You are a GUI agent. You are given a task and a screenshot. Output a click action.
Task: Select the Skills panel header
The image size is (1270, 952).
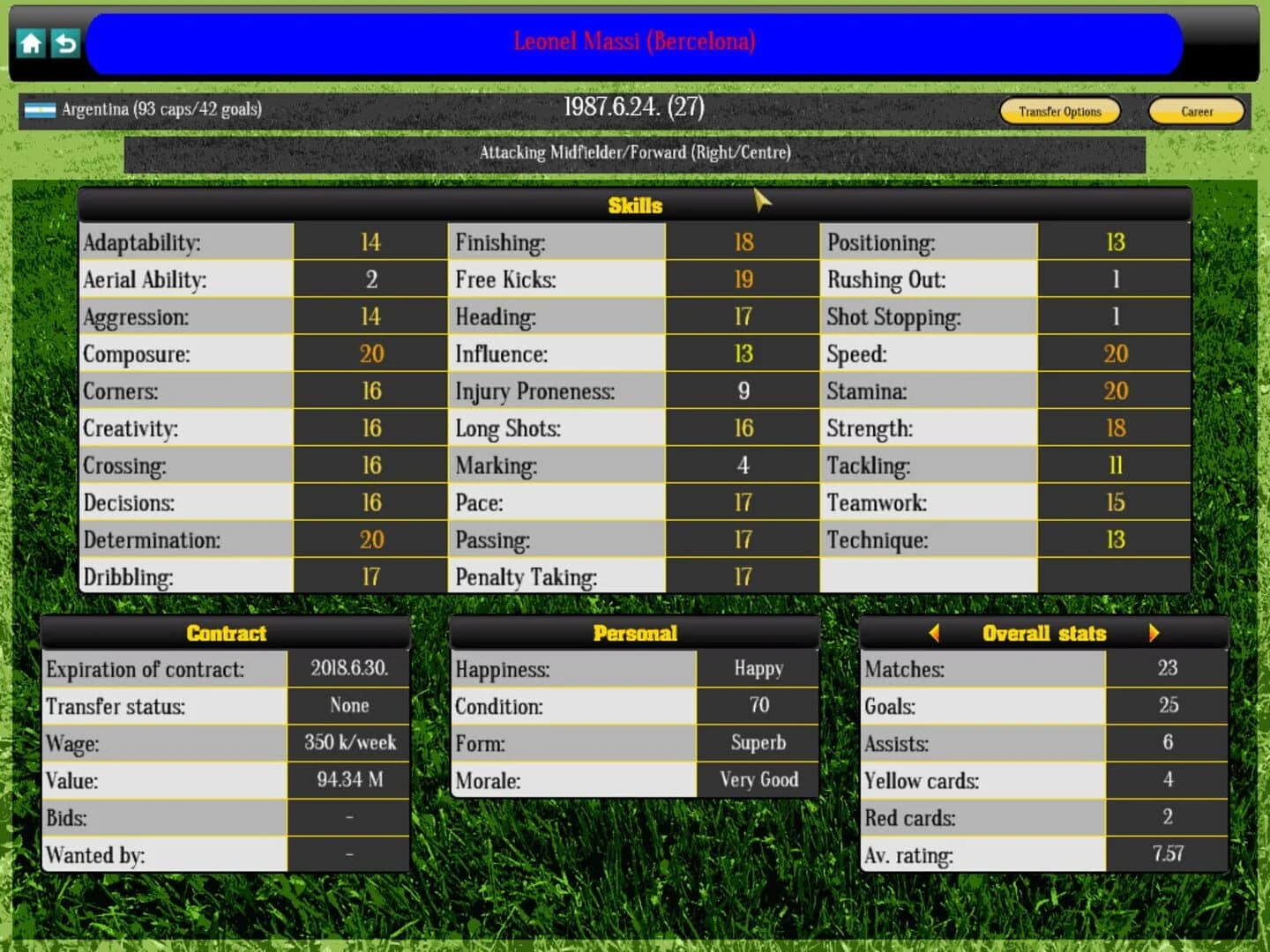click(634, 205)
